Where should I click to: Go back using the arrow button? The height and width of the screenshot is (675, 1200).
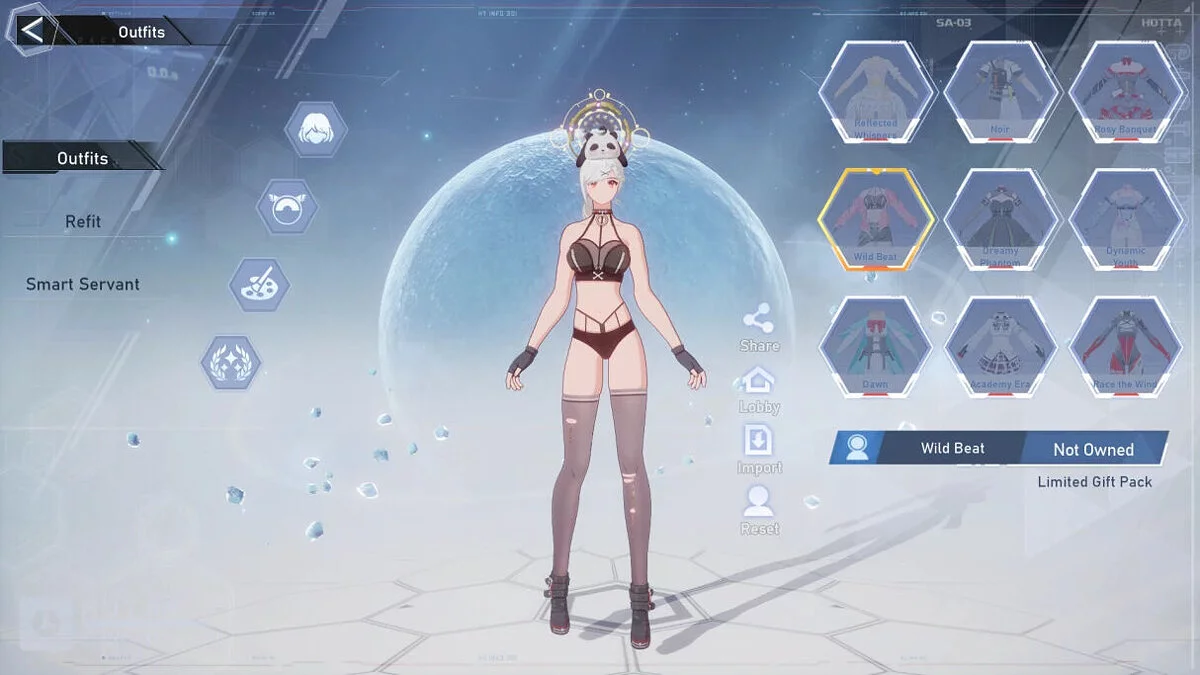(x=31, y=30)
